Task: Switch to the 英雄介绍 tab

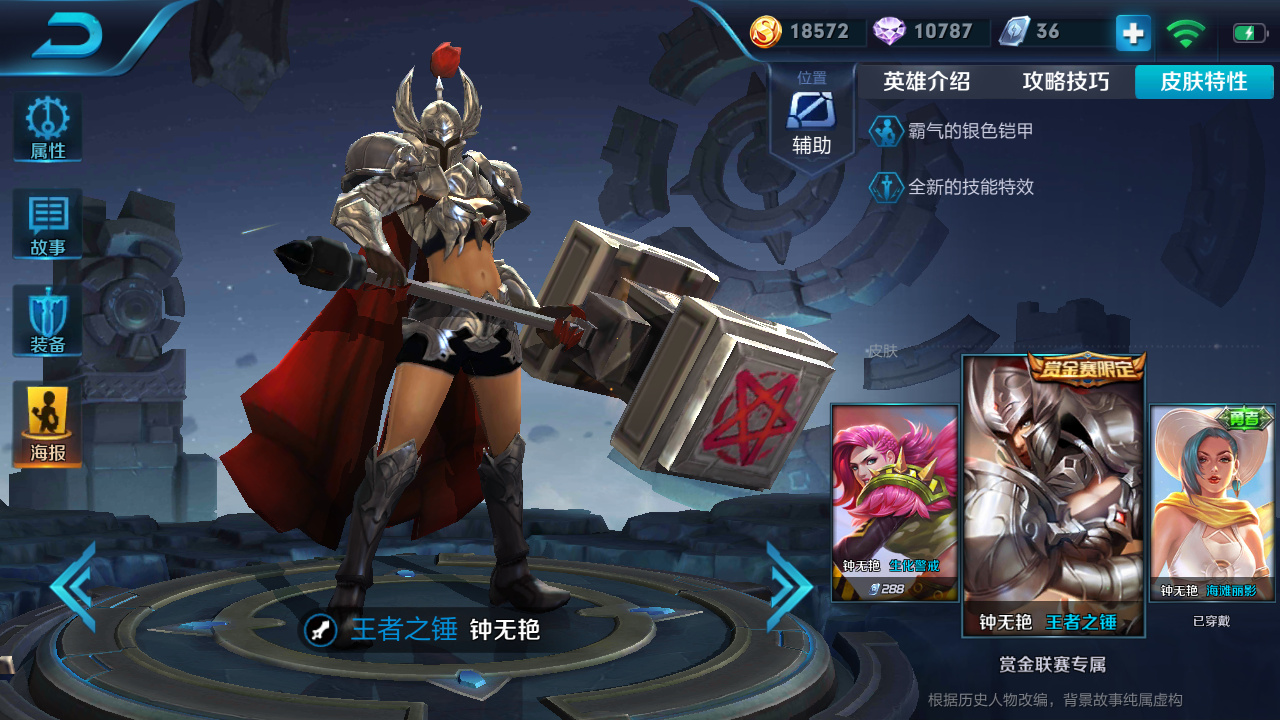Action: (x=926, y=82)
